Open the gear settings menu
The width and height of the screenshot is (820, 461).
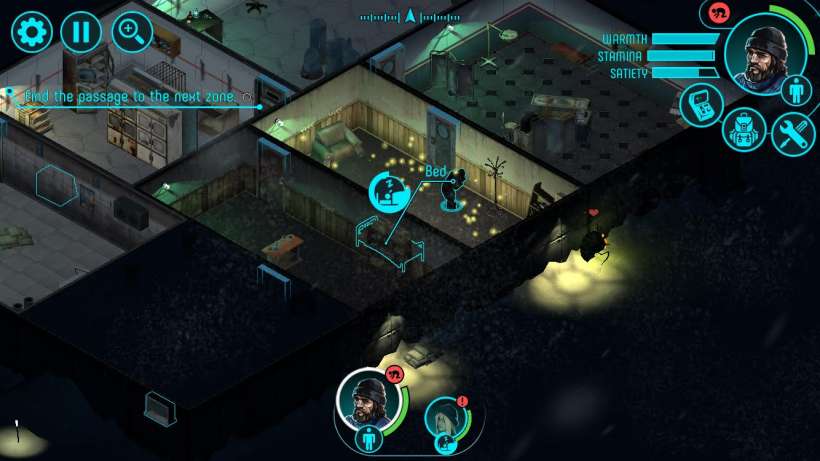(31, 32)
